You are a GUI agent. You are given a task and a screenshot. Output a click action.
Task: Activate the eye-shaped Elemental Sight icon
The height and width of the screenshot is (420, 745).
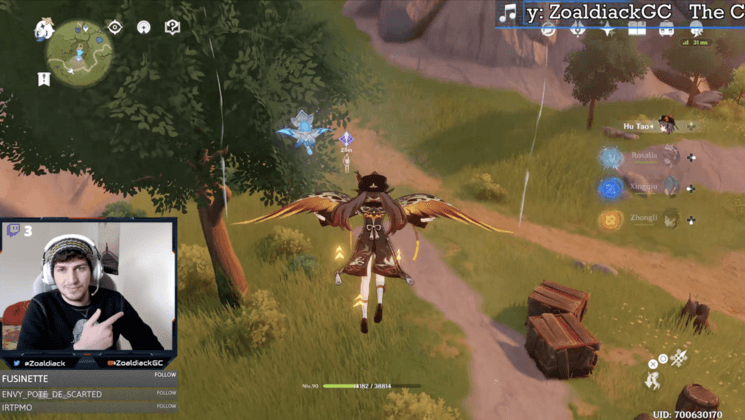coord(115,28)
